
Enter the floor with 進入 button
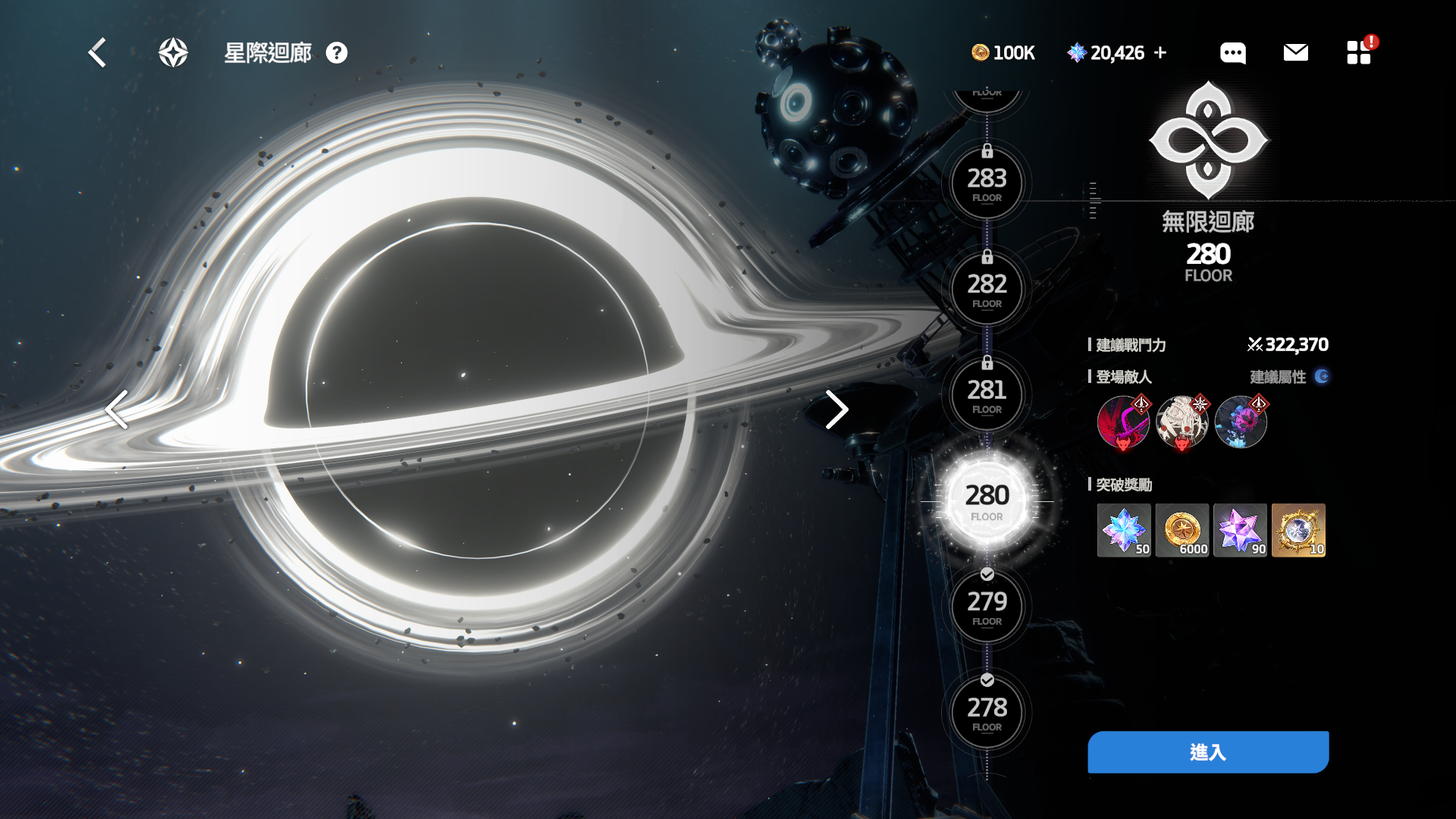pyautogui.click(x=1208, y=752)
